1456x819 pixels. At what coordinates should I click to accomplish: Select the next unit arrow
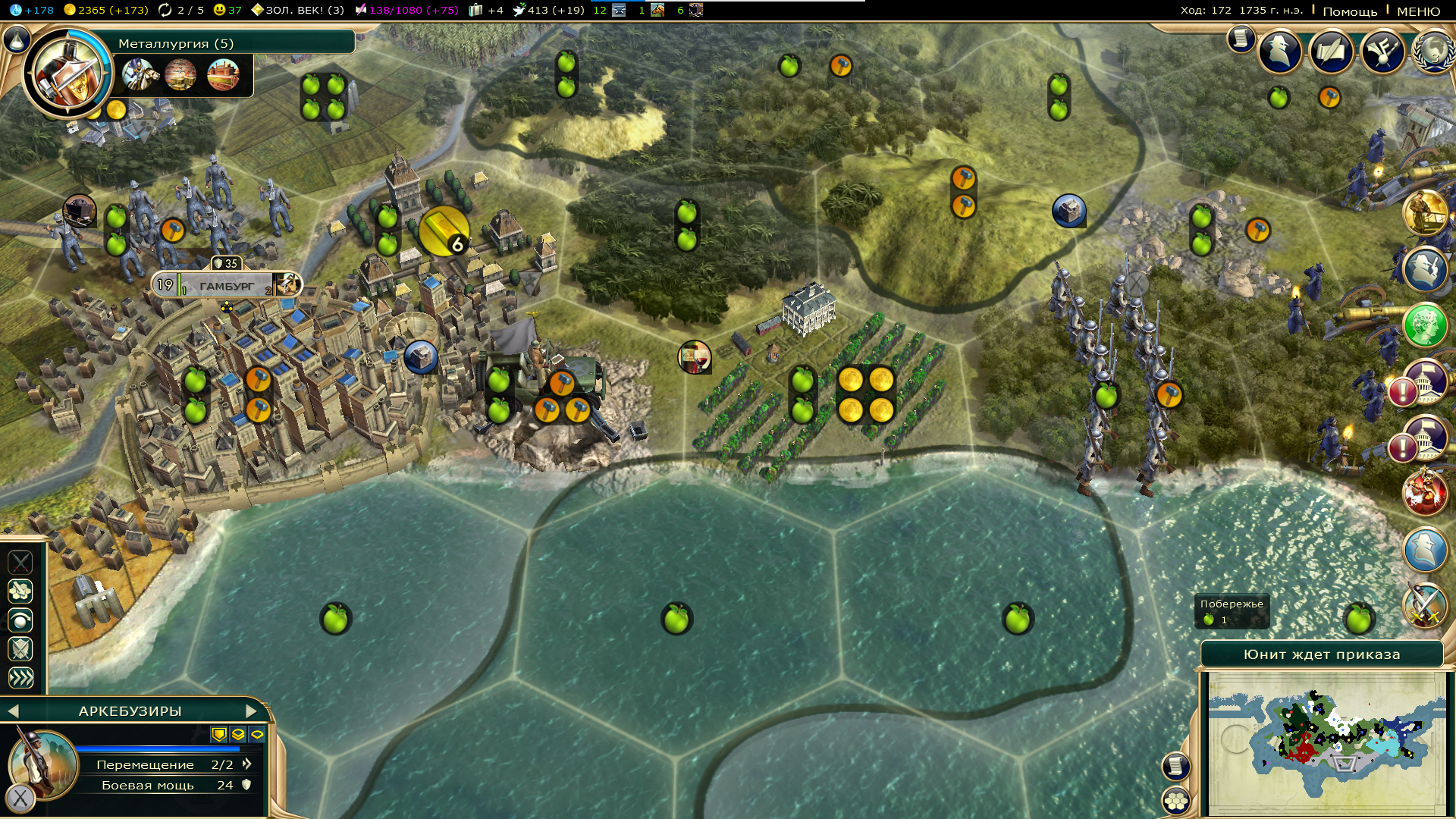(x=252, y=711)
